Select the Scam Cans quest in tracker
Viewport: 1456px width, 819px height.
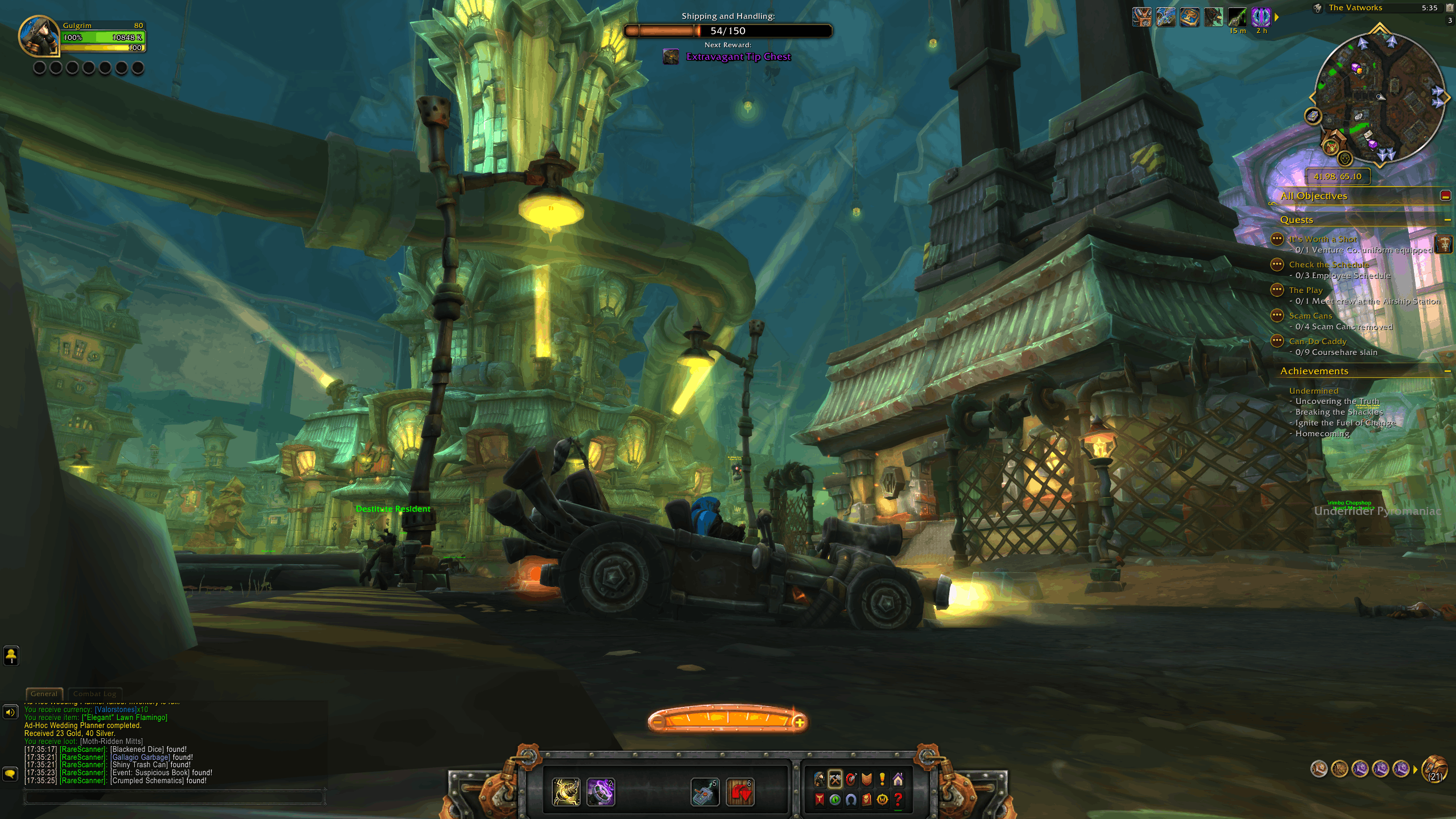click(1310, 316)
